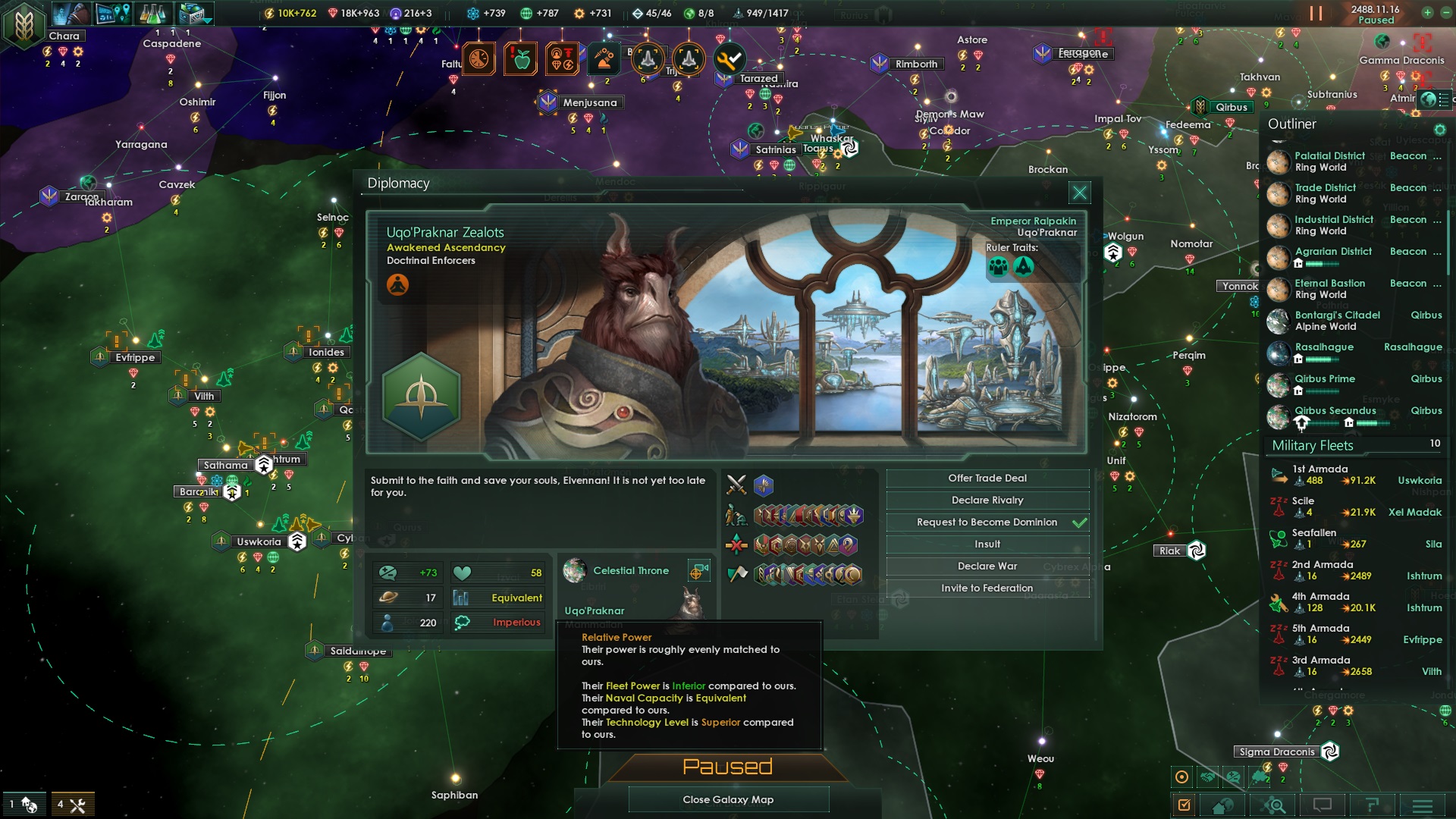Select Declare Rivalry from the diplomatic actions
The image size is (1456, 819).
click(986, 500)
